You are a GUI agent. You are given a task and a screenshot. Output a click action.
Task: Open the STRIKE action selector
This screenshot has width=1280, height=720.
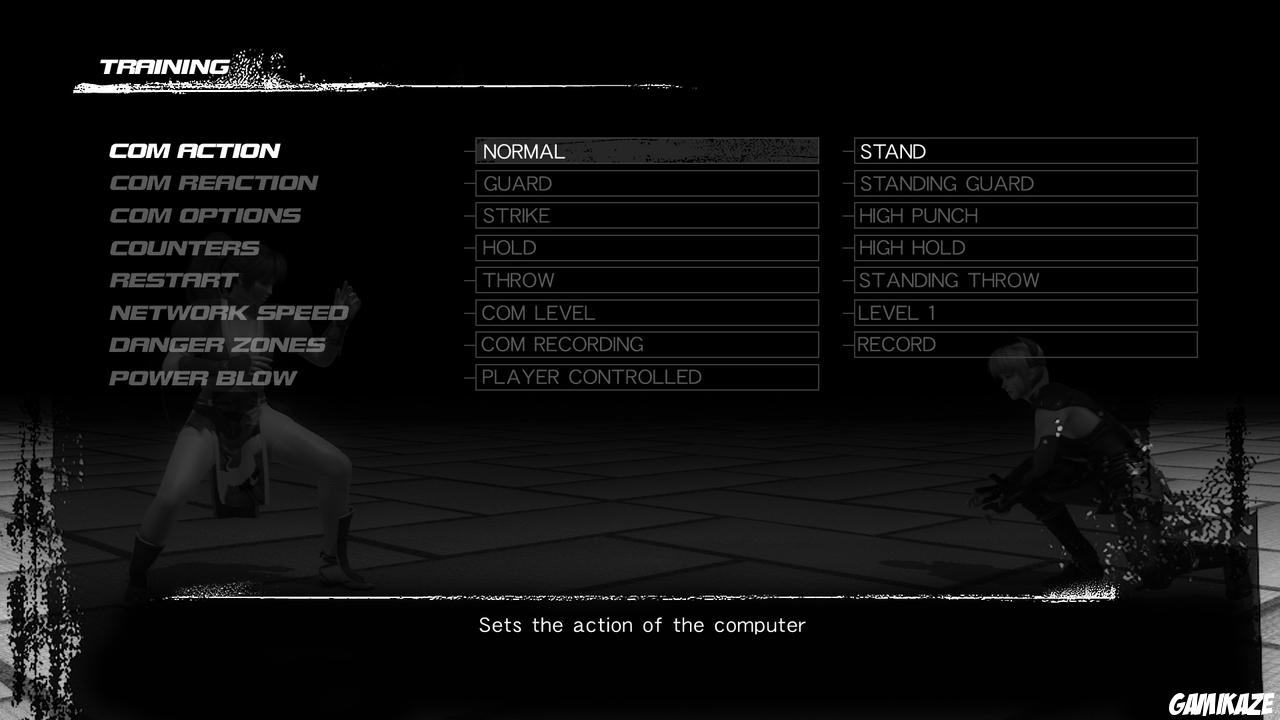click(x=646, y=215)
